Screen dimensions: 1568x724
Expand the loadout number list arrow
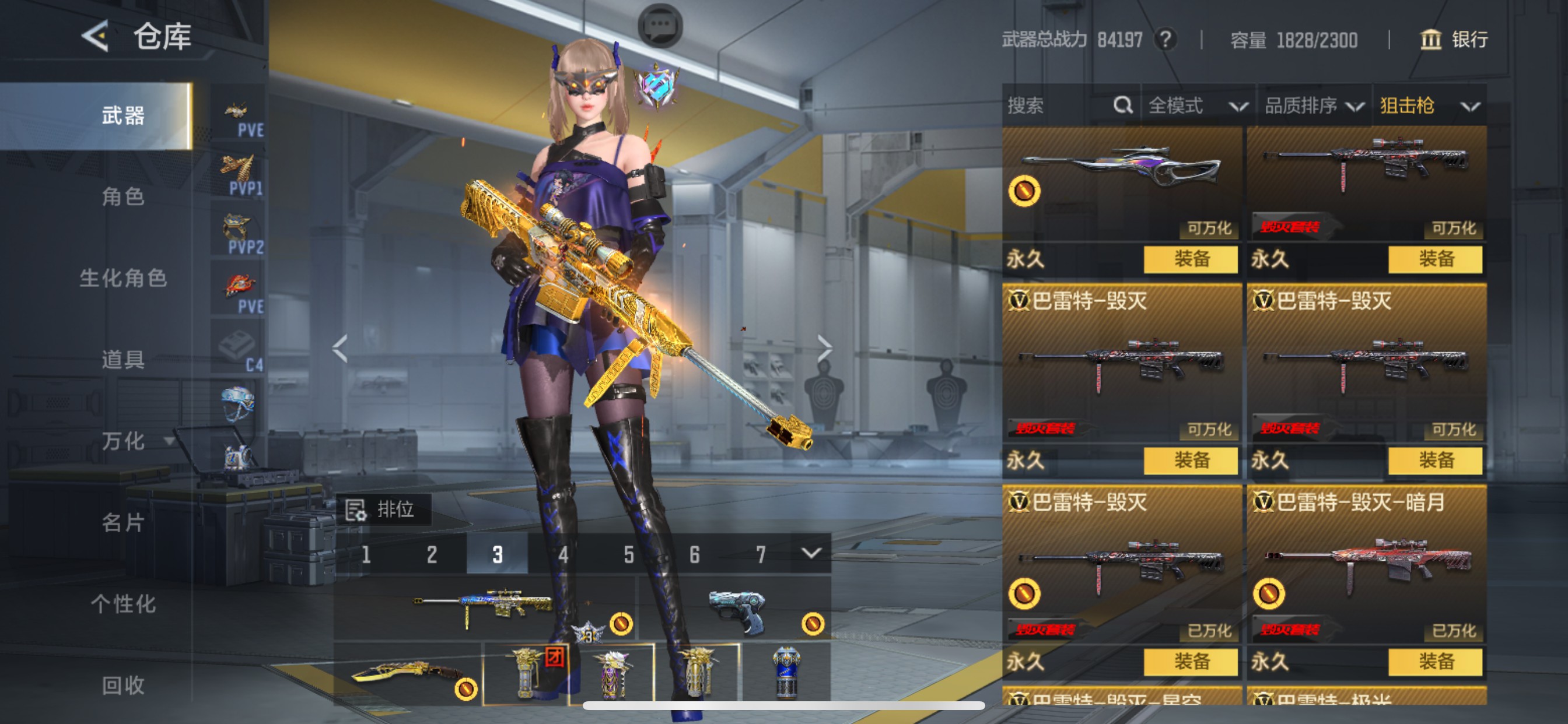click(810, 553)
